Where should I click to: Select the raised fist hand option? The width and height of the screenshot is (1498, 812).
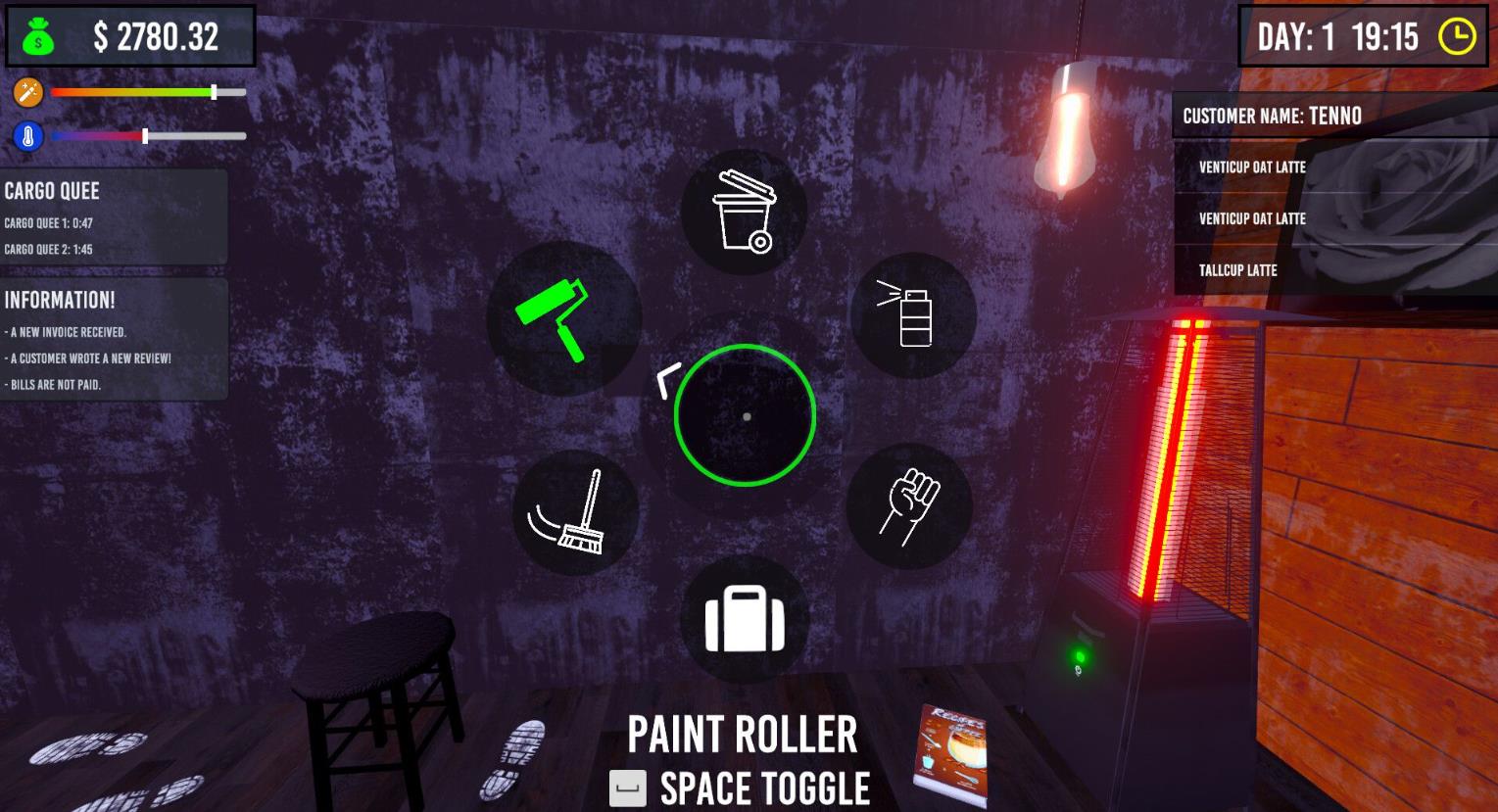tap(908, 505)
